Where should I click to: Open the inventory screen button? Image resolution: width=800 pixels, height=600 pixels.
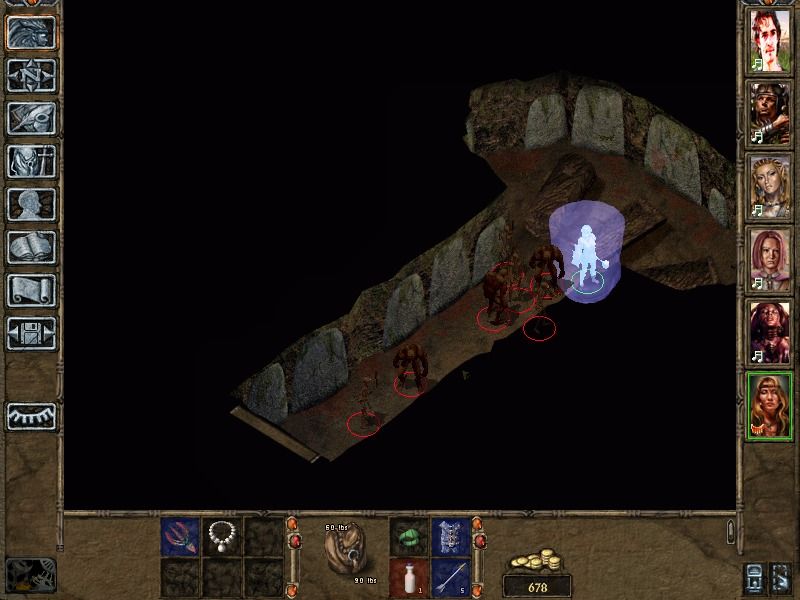pos(30,118)
